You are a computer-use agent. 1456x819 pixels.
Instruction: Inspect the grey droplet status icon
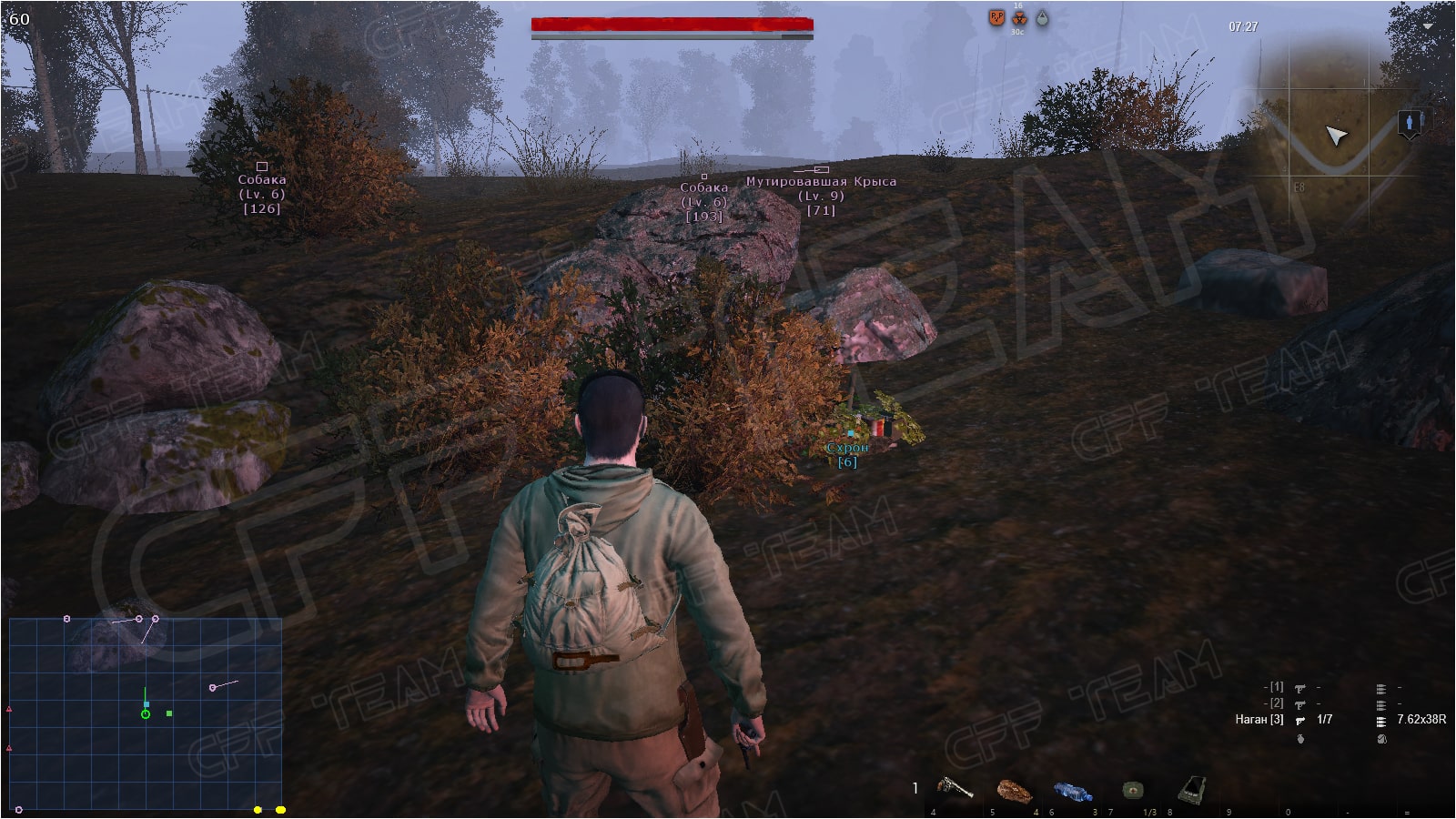1042,18
